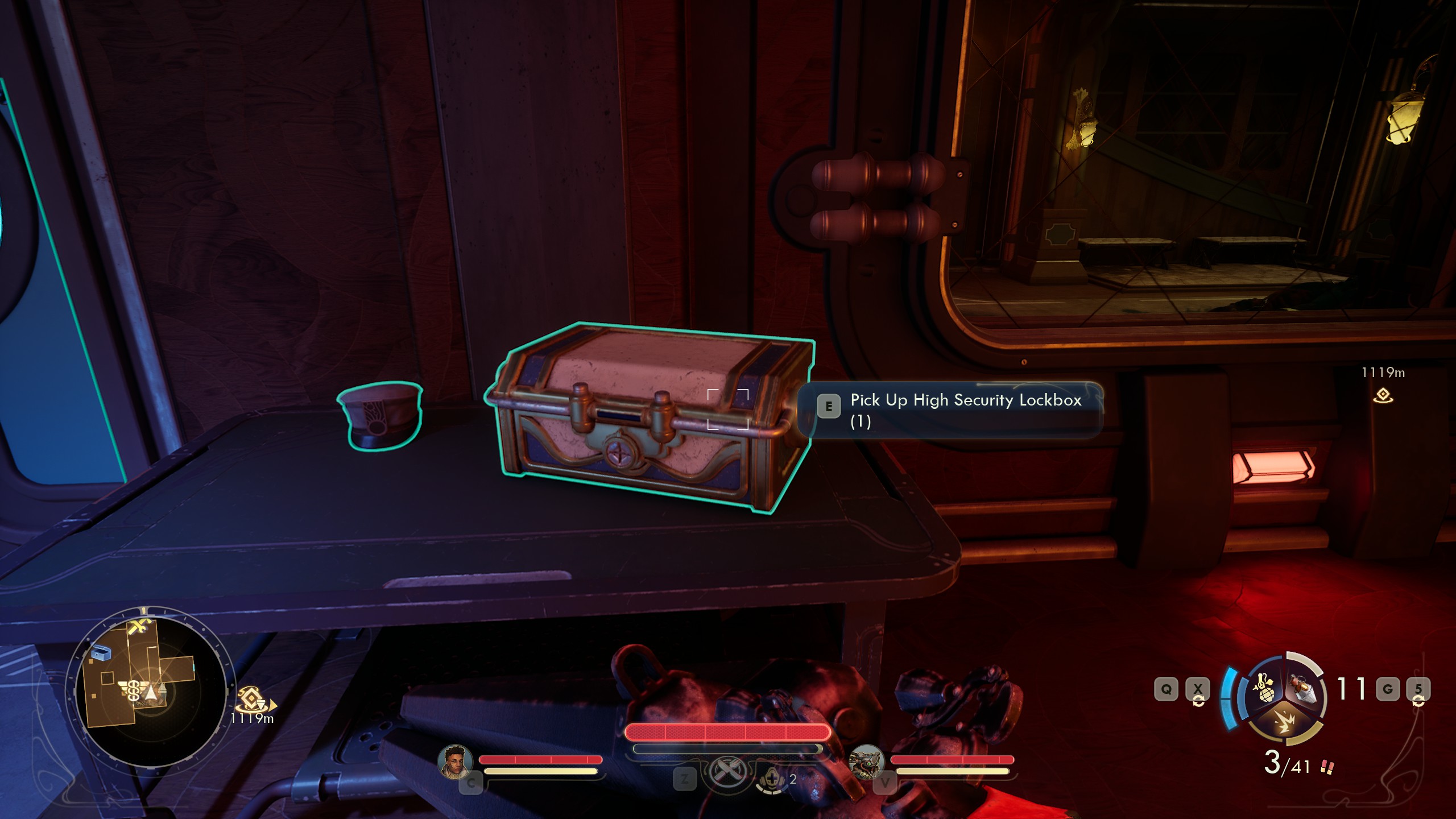Select the explosive blast icon at the radial's bottom
This screenshot has width=1456, height=819.
[x=1285, y=722]
